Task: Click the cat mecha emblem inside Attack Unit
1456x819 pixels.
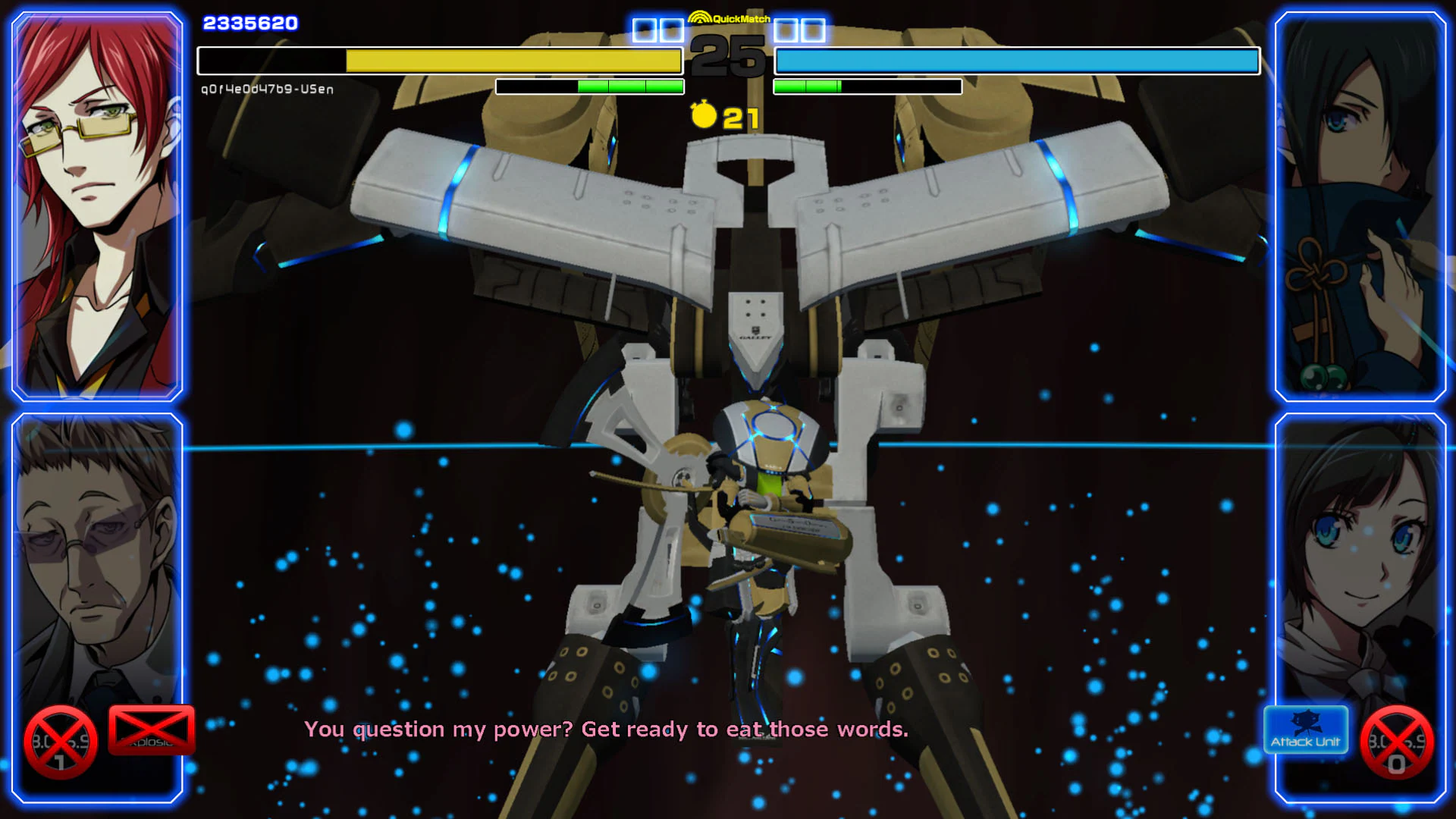Action: [x=1306, y=722]
